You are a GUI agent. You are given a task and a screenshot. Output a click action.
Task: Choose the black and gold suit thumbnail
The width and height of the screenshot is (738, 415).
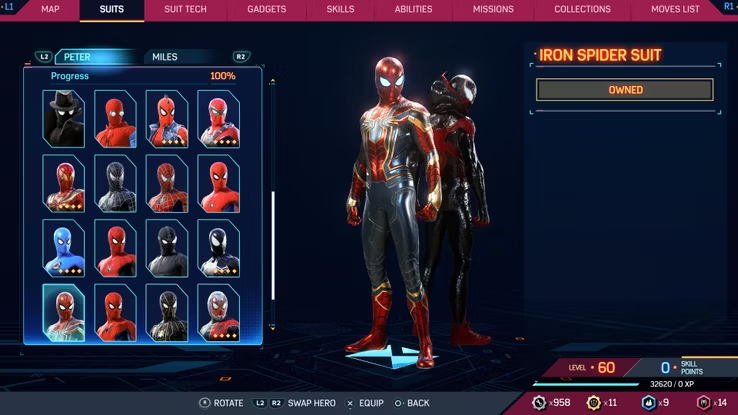167,312
